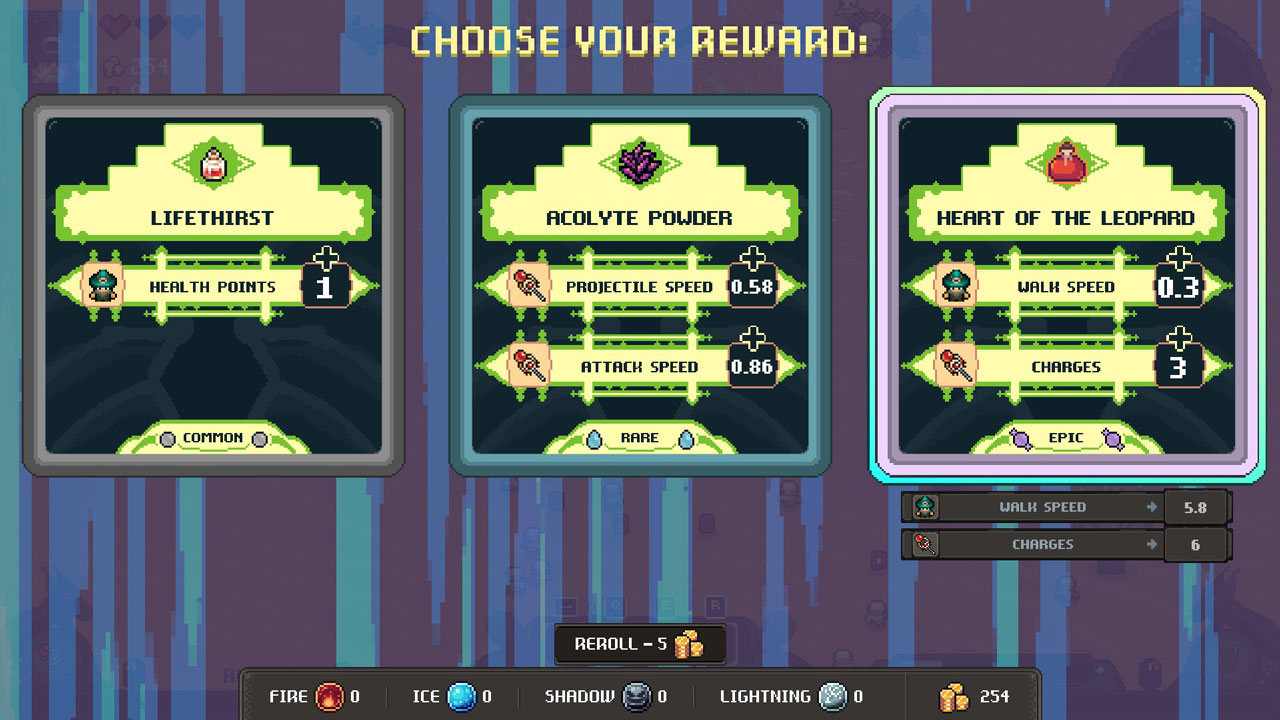Reroll rewards for 5 gold
The height and width of the screenshot is (720, 1280).
tap(640, 644)
